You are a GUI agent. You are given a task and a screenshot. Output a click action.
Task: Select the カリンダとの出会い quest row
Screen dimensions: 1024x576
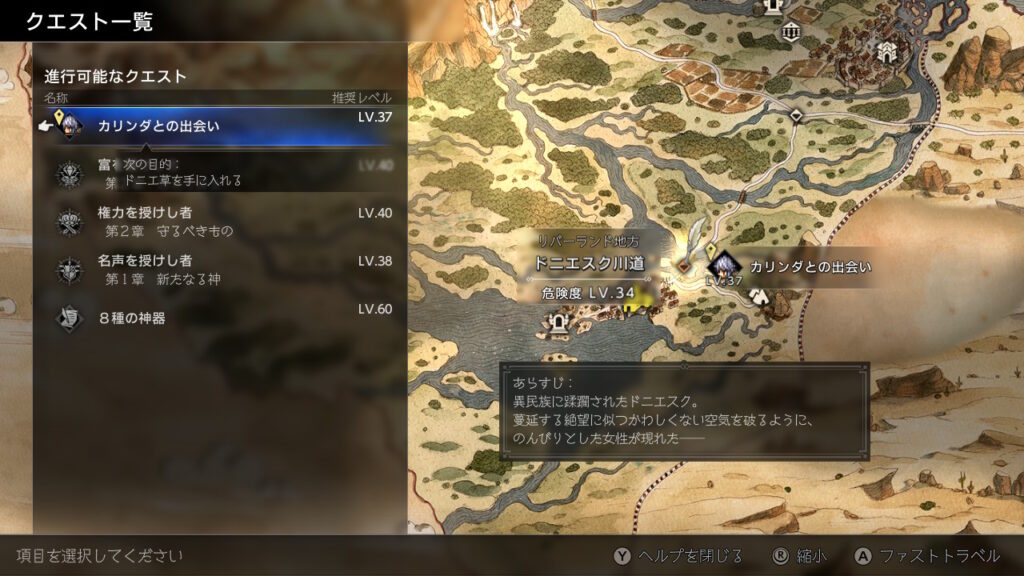click(x=220, y=126)
